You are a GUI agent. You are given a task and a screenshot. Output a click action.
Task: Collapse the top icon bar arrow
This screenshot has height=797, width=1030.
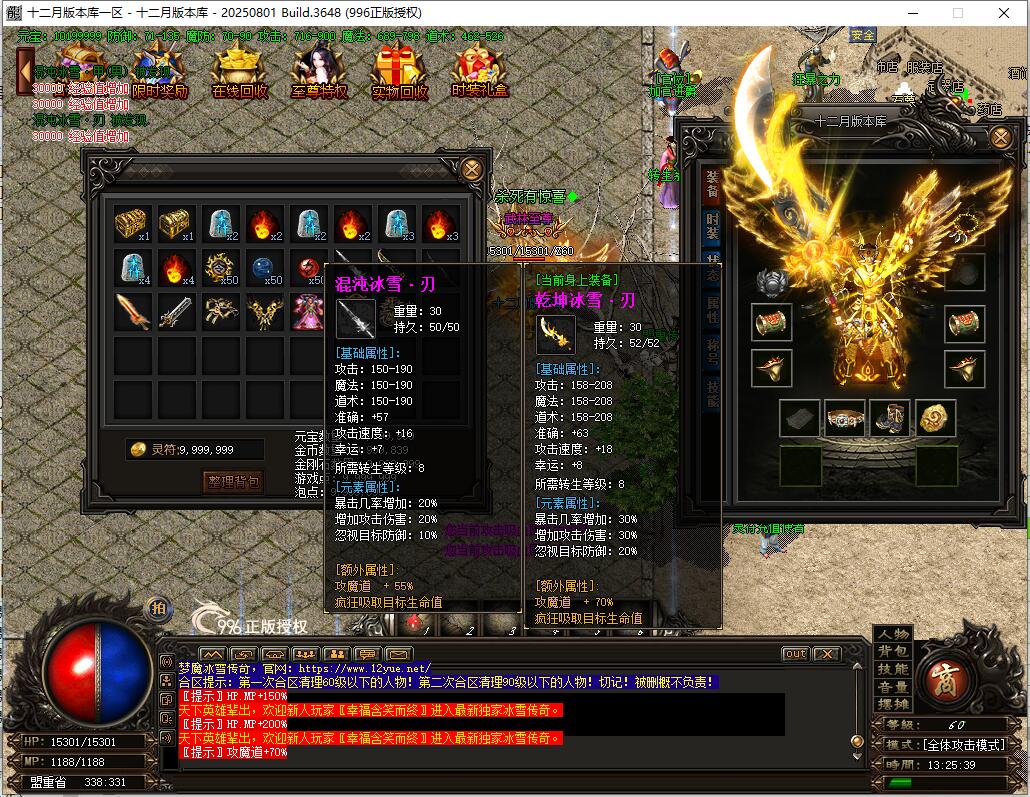[x=25, y=72]
